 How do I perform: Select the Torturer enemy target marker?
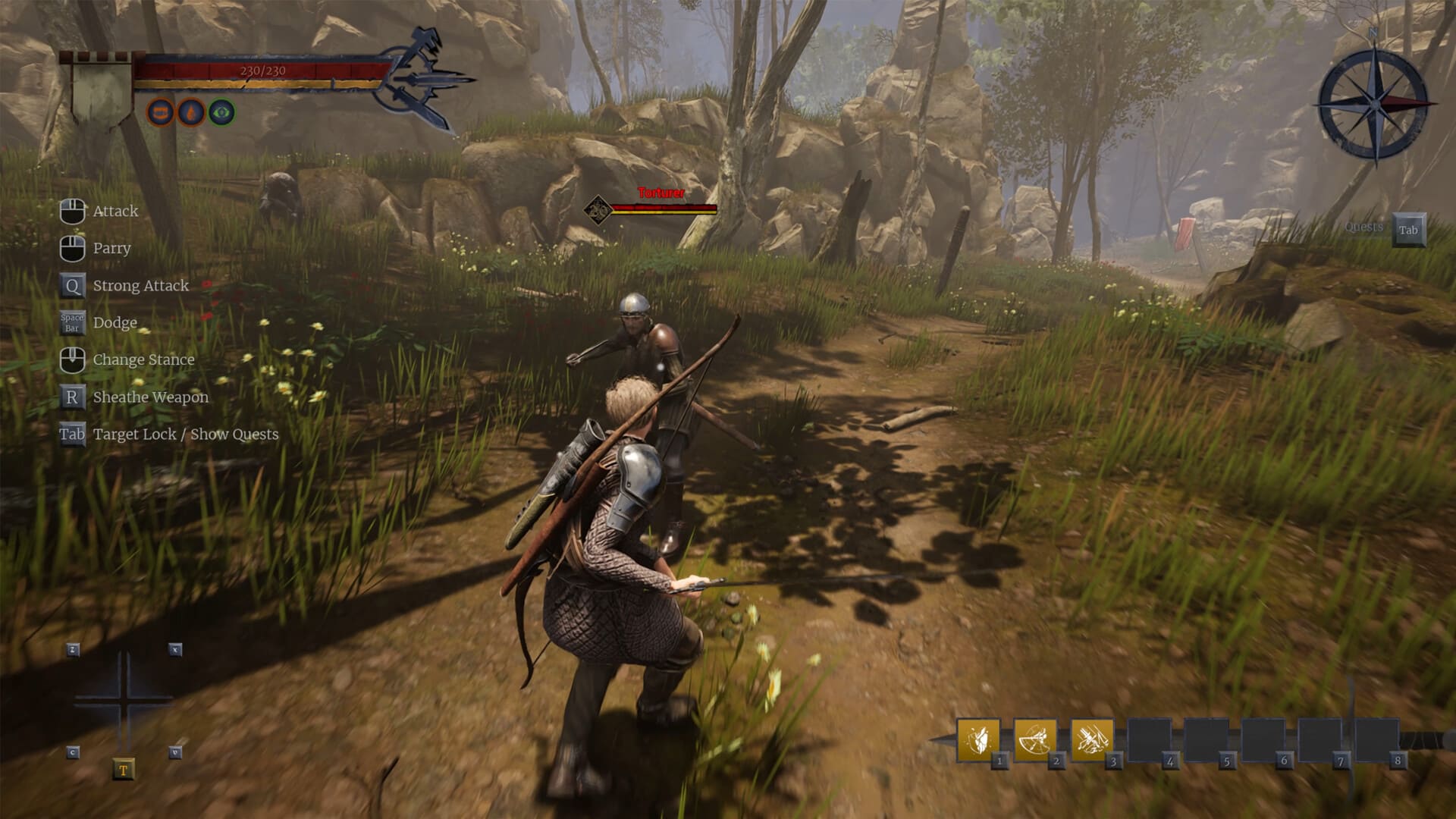[x=598, y=208]
